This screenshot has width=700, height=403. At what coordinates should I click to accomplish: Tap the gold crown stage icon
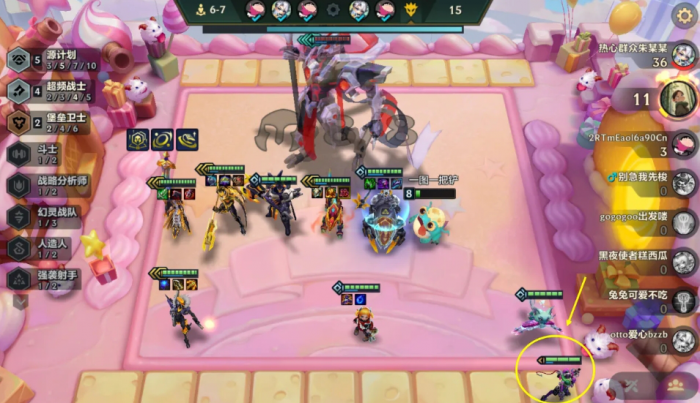pos(411,10)
